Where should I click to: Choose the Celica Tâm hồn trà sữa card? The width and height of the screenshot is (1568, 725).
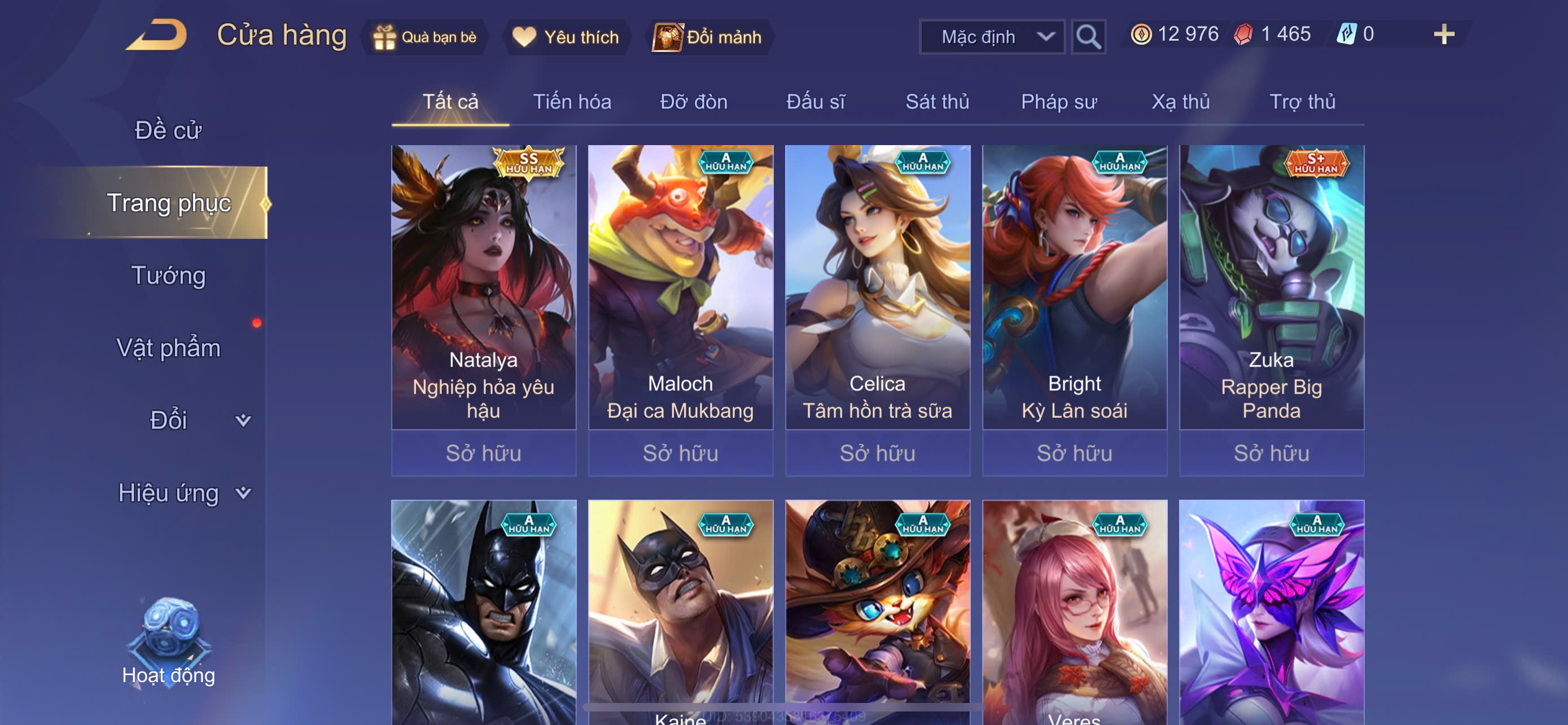coord(877,287)
